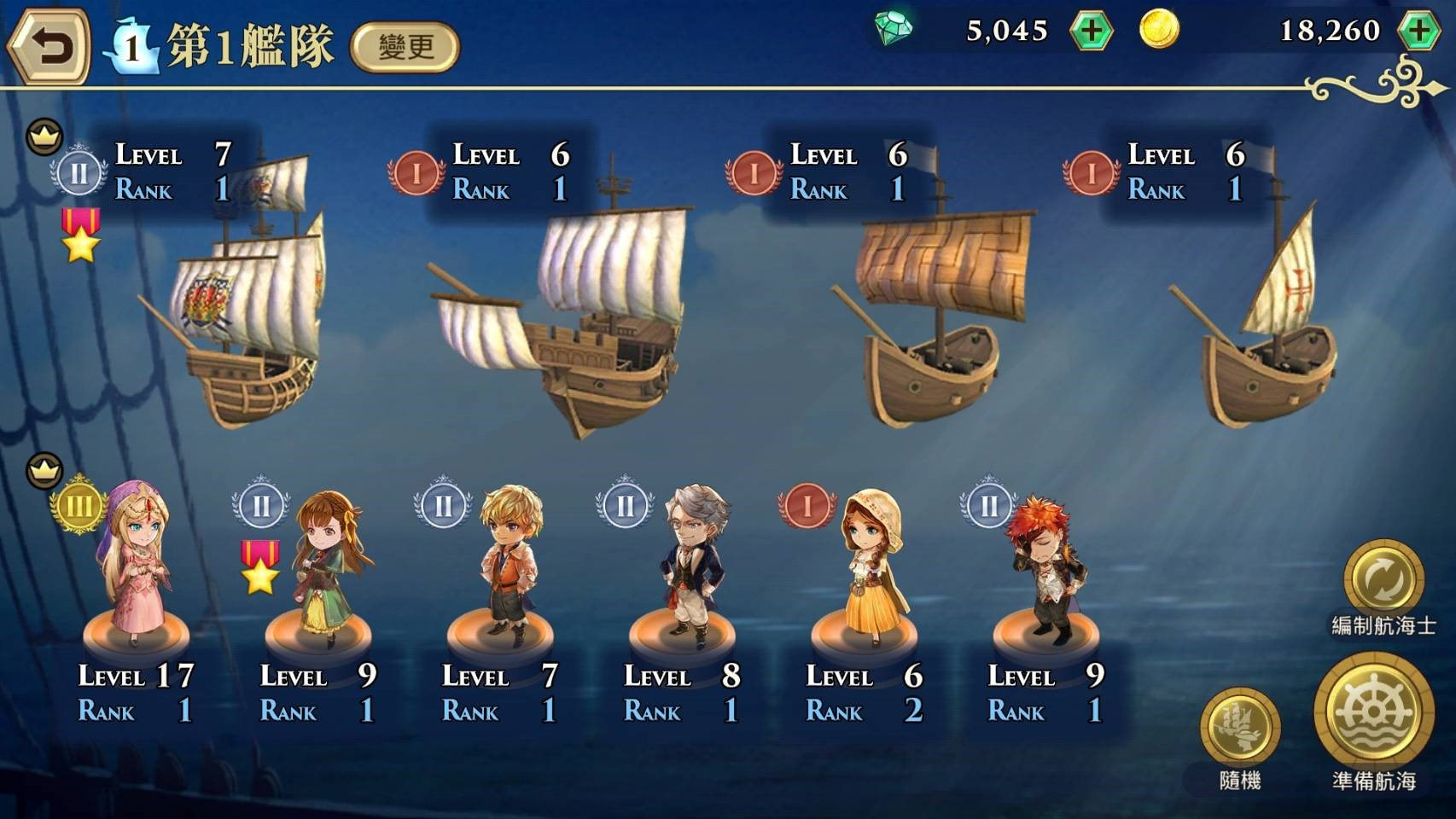Pick the gray-haired gentleman navigator
This screenshot has width=1456, height=819.
(691, 567)
